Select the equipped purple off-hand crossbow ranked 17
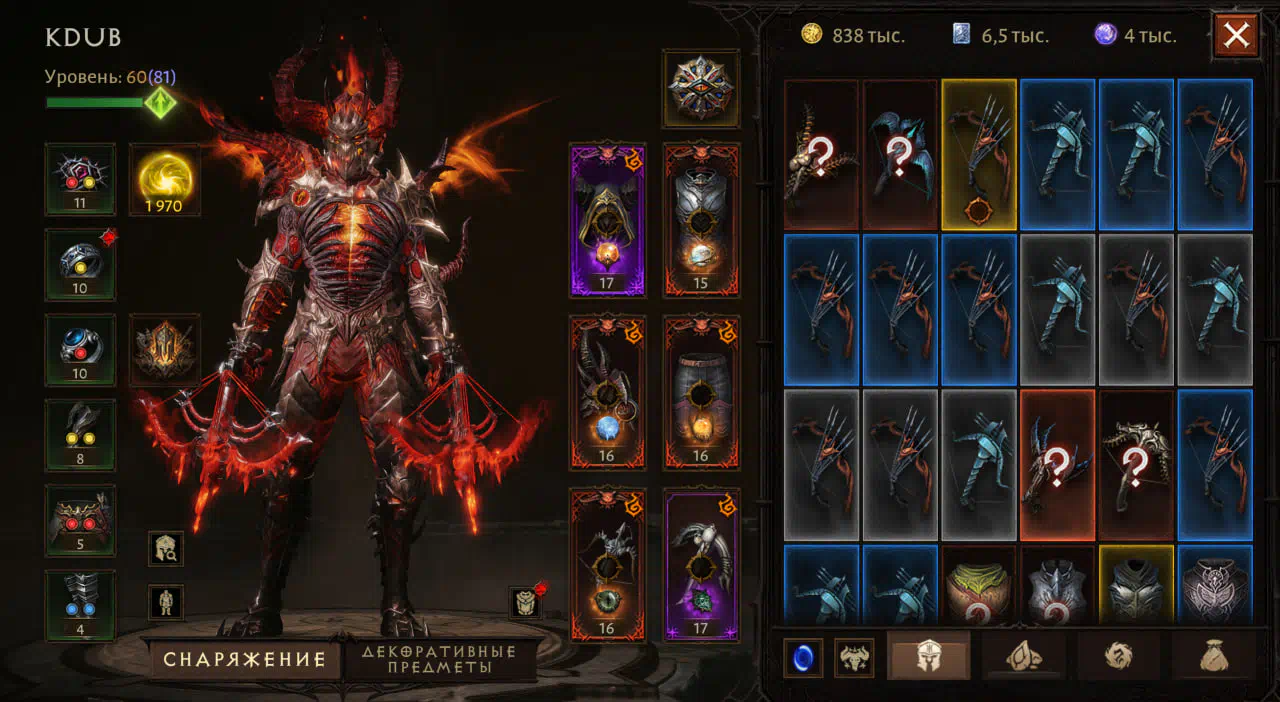Screen dimensions: 1280x702 (700, 564)
